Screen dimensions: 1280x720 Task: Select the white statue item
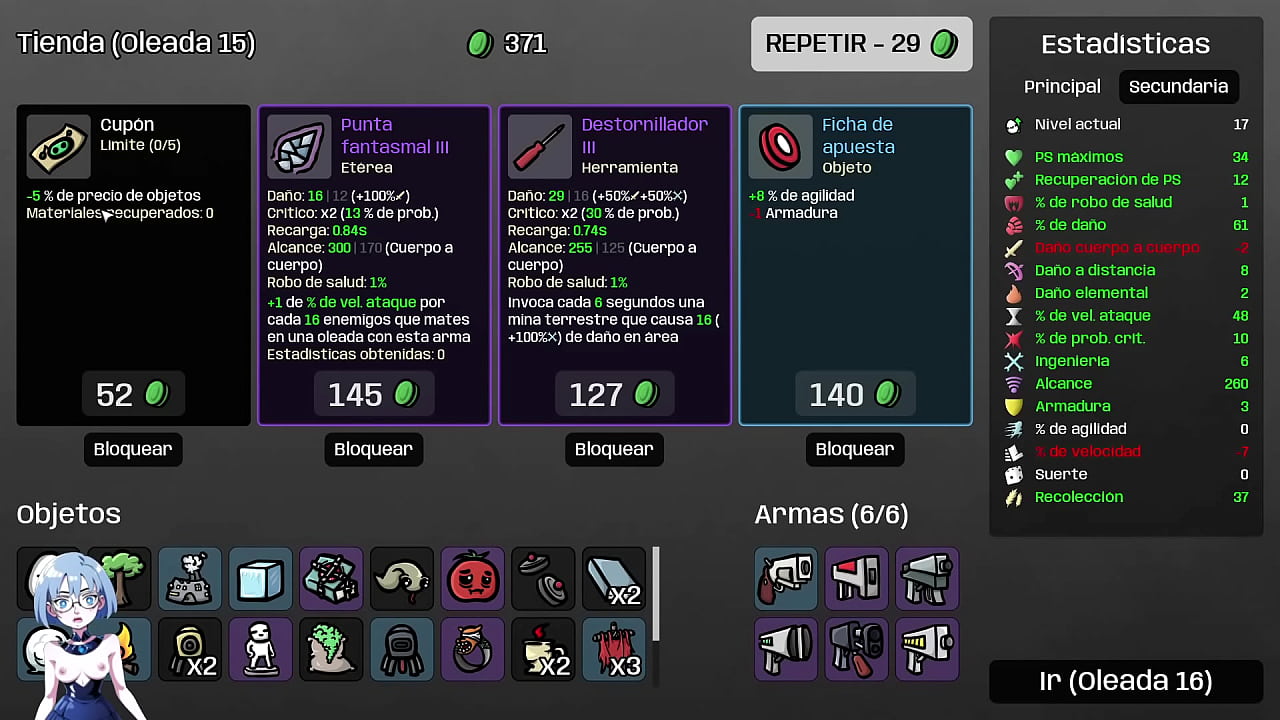coord(261,649)
